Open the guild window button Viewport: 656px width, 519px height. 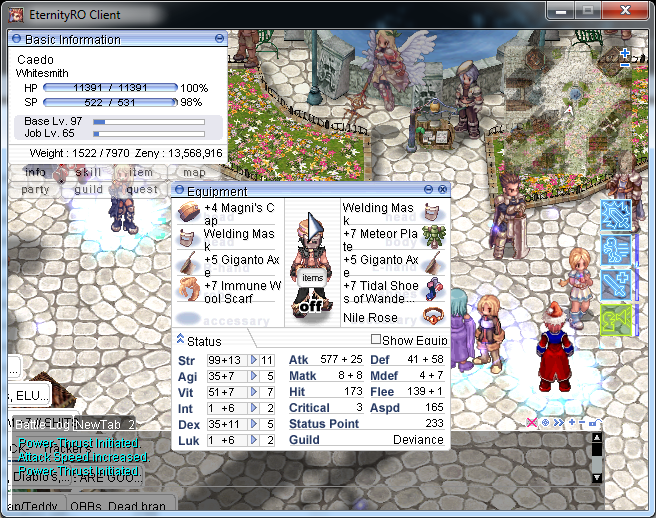click(x=88, y=189)
